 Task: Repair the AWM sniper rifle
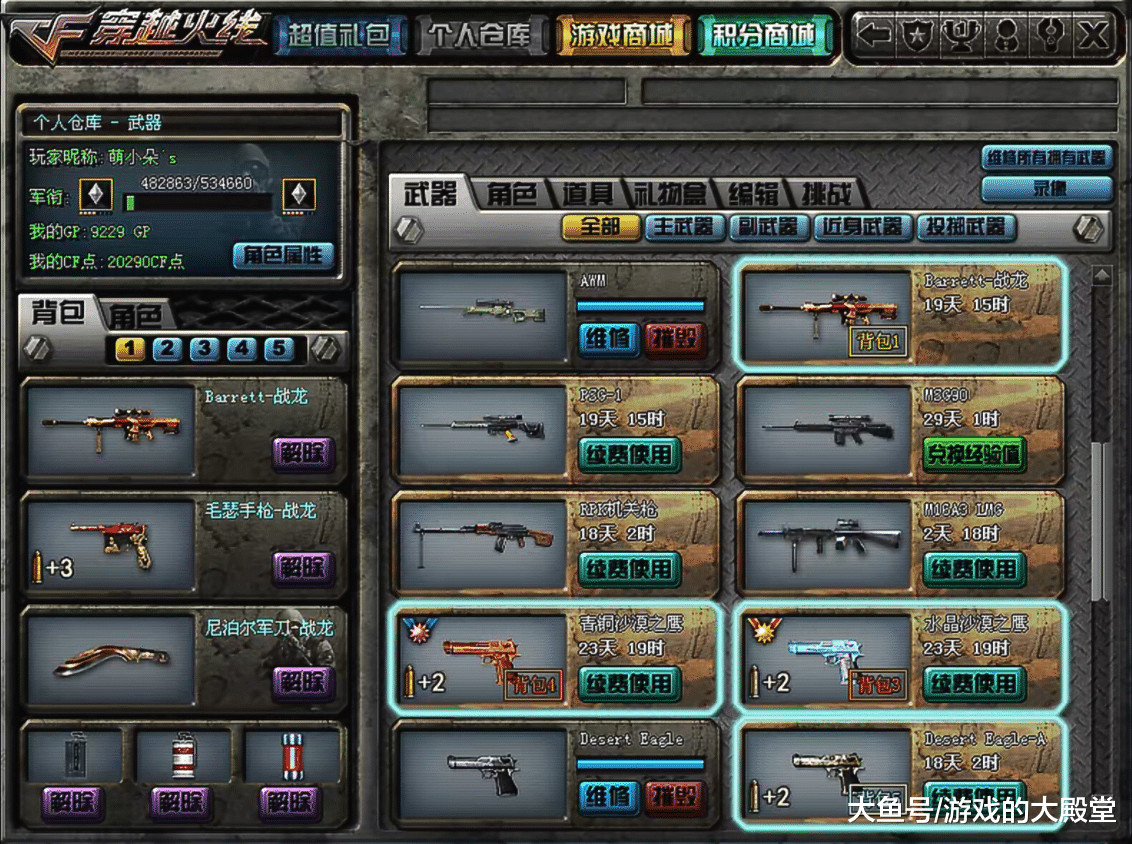(x=607, y=339)
